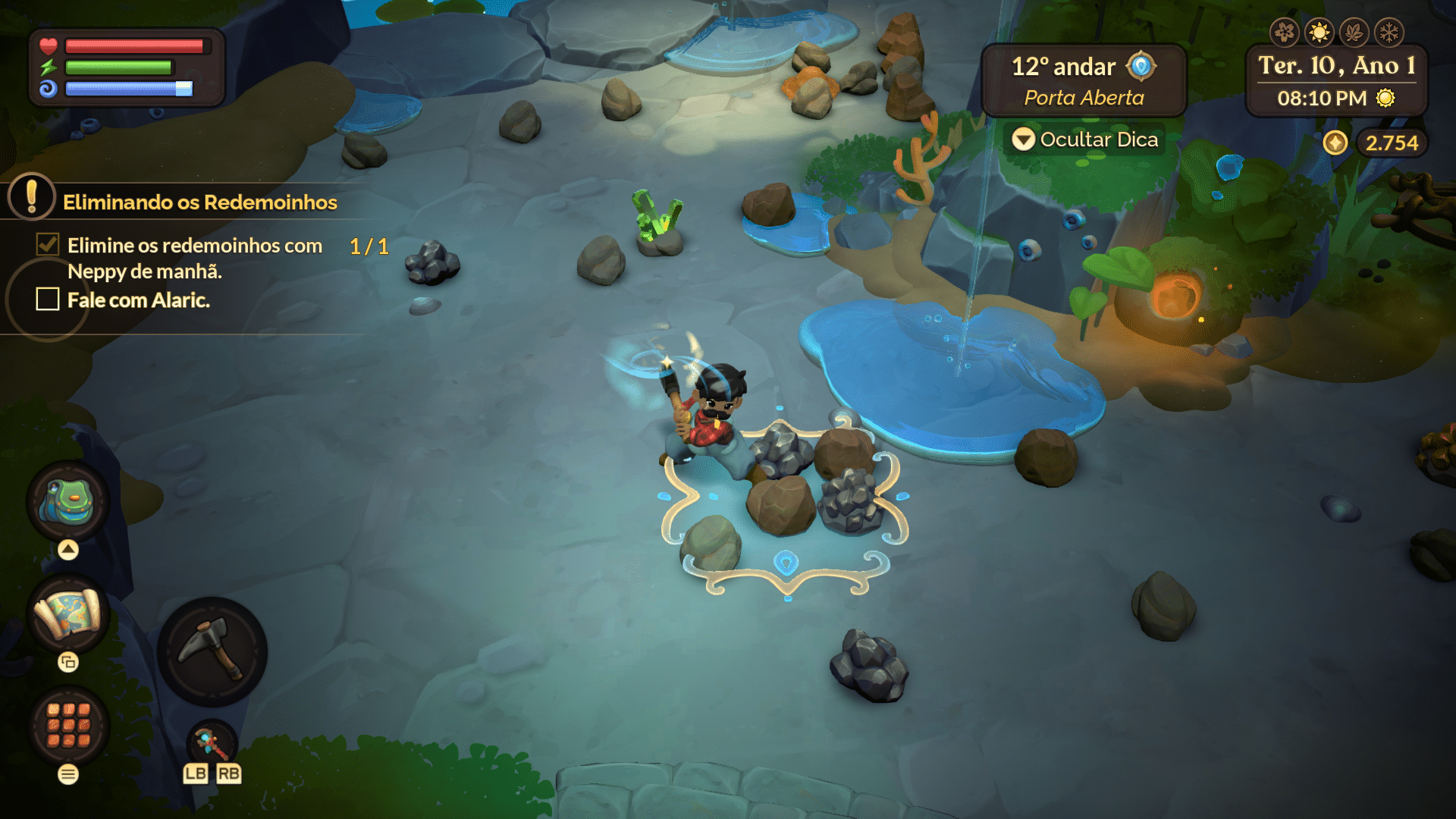Image resolution: width=1456 pixels, height=819 pixels.
Task: Collapse the hint via 'Ocultar Dica' chevron
Action: (x=1025, y=140)
